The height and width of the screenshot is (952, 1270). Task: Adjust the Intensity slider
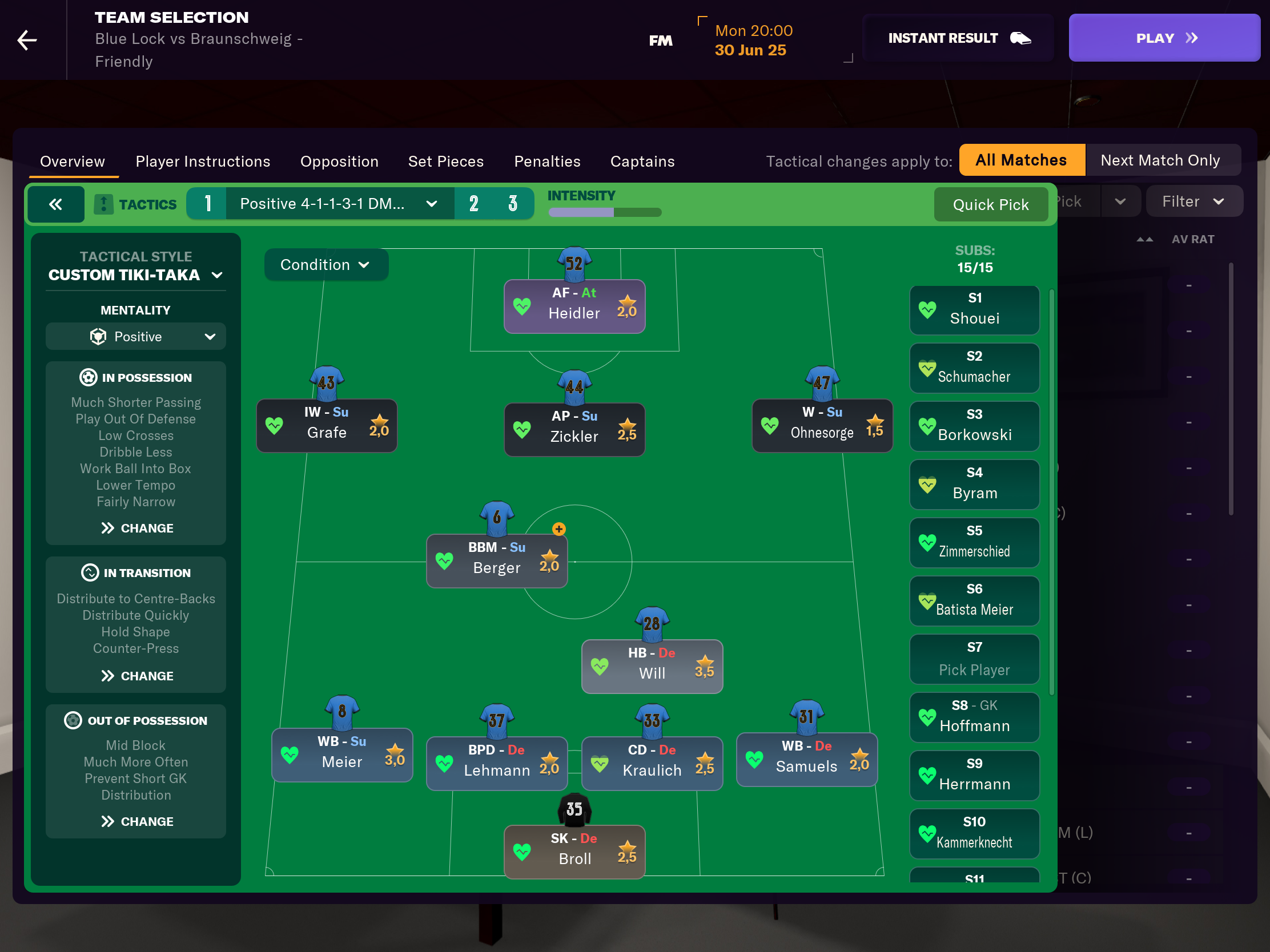[605, 212]
